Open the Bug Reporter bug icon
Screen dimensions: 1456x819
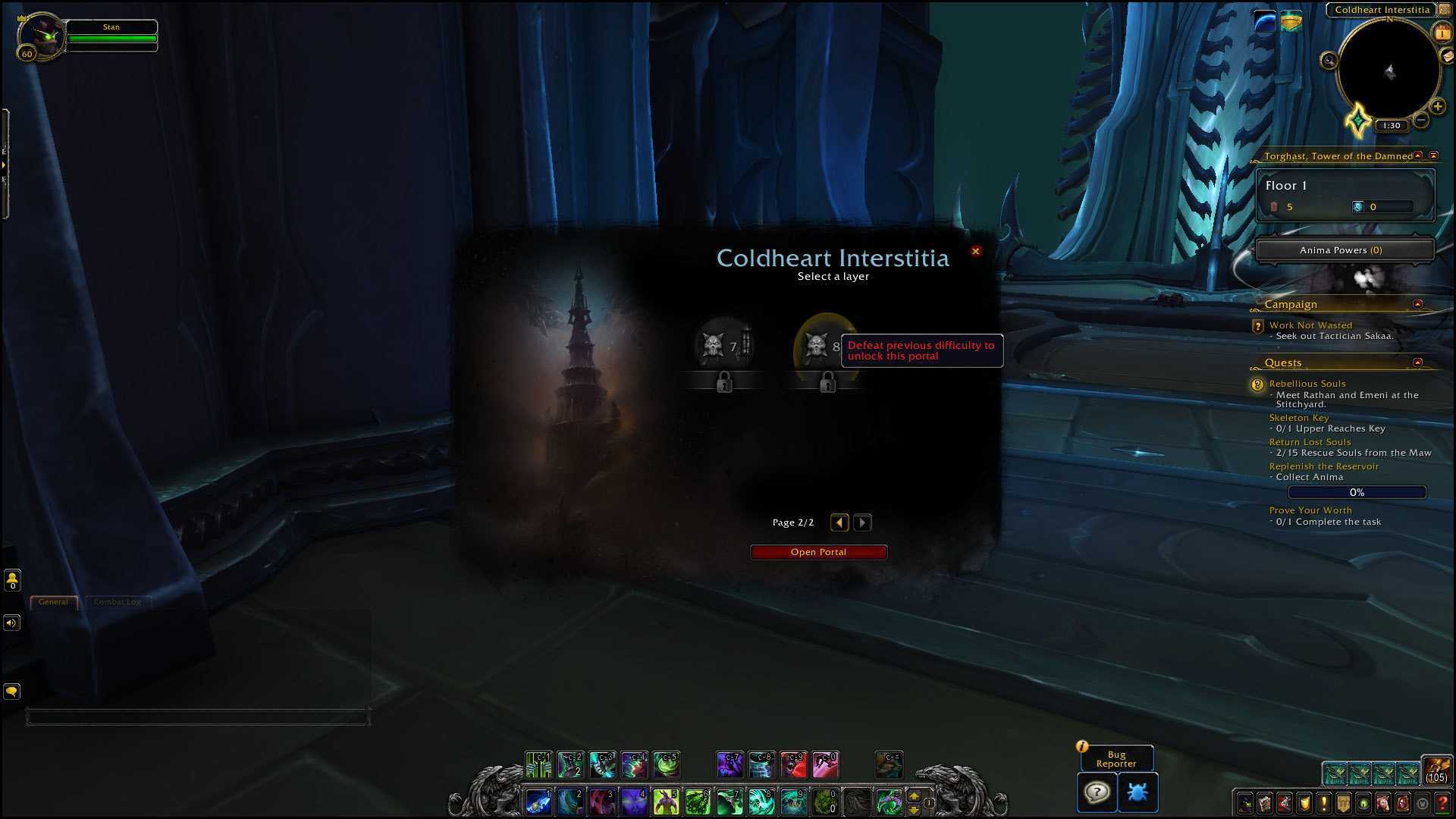[x=1137, y=792]
